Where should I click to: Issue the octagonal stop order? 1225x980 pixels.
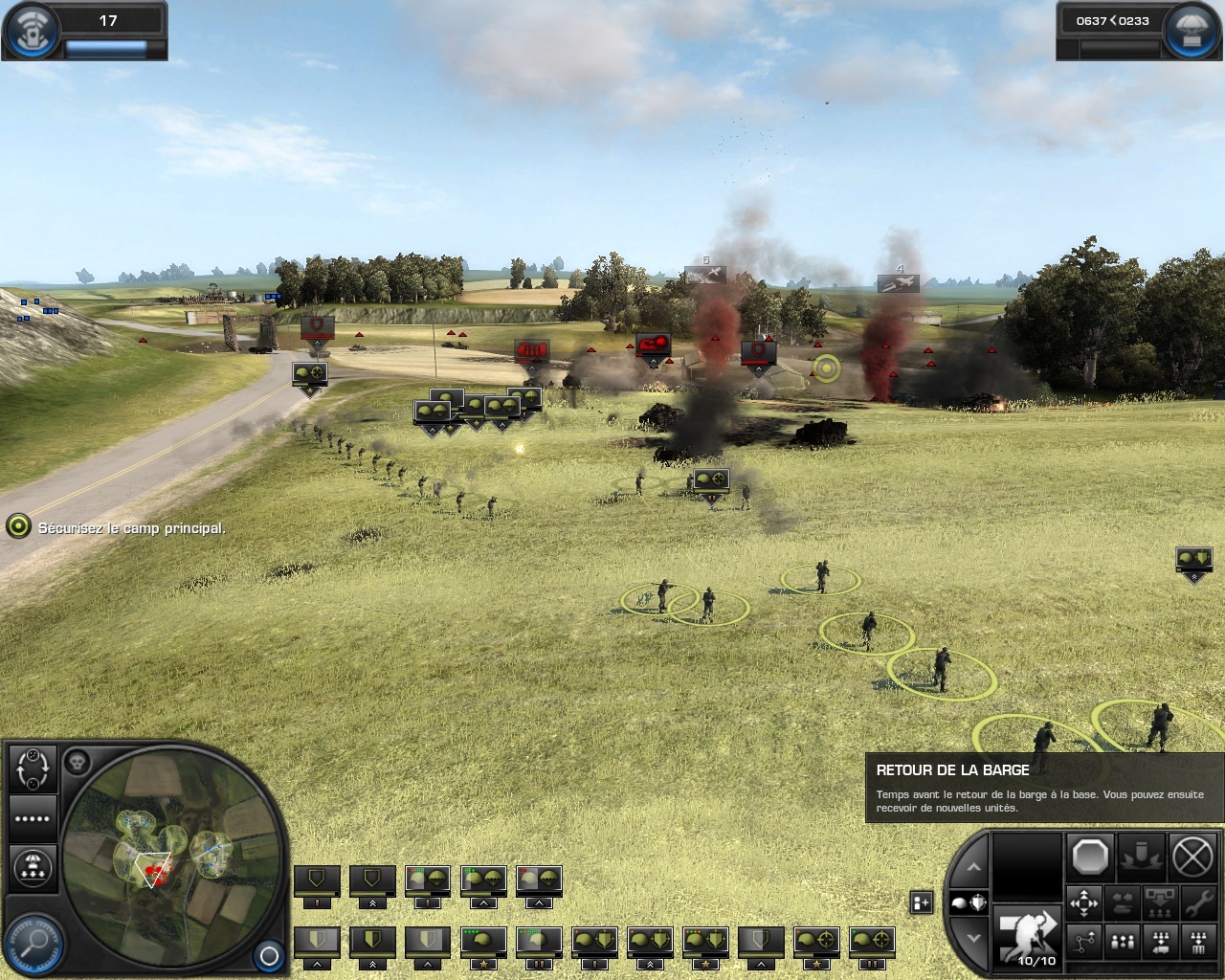(1089, 857)
